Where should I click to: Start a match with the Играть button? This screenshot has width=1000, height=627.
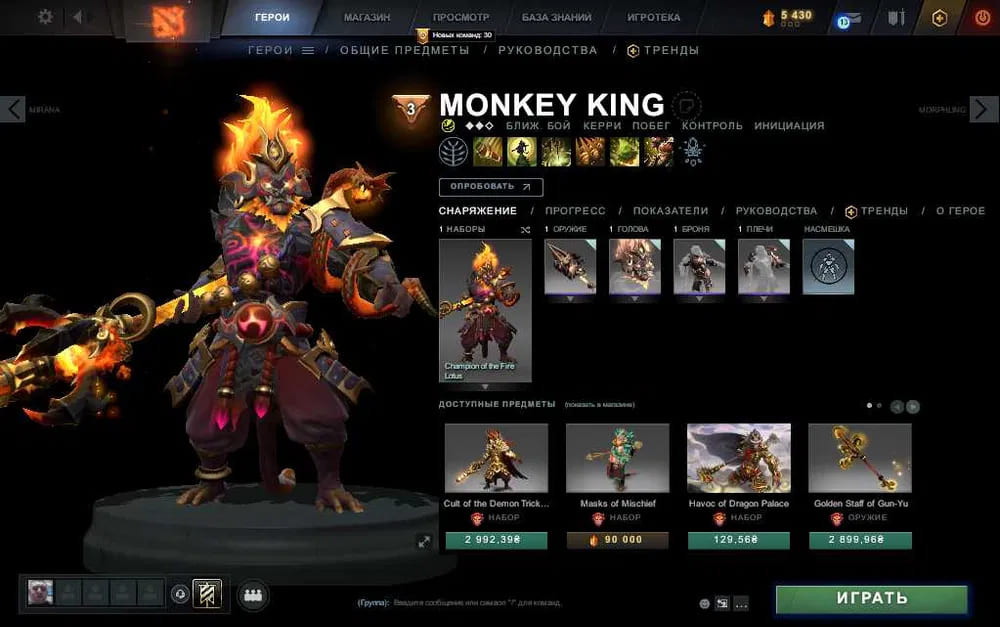pyautogui.click(x=871, y=599)
